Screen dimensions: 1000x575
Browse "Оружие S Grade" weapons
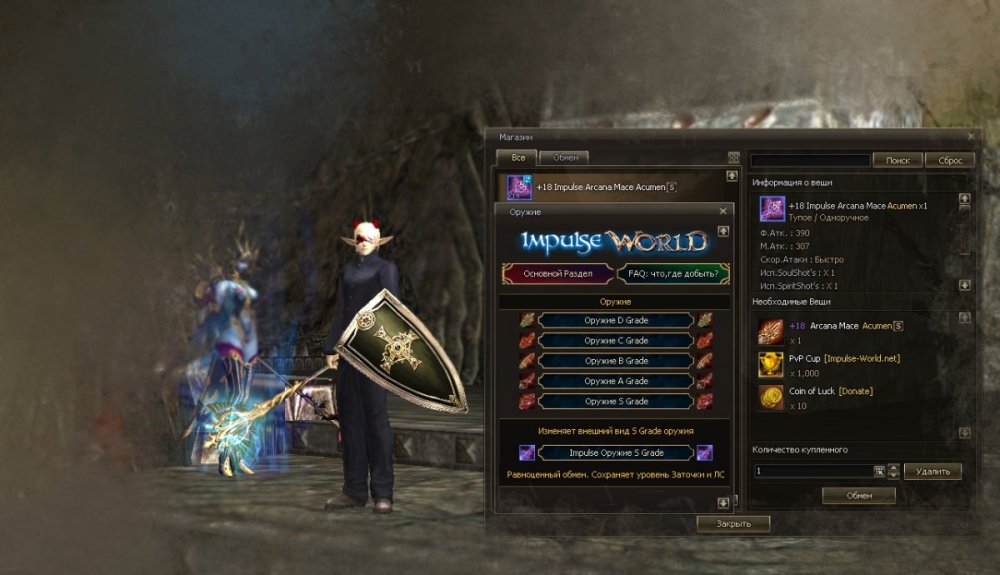616,401
